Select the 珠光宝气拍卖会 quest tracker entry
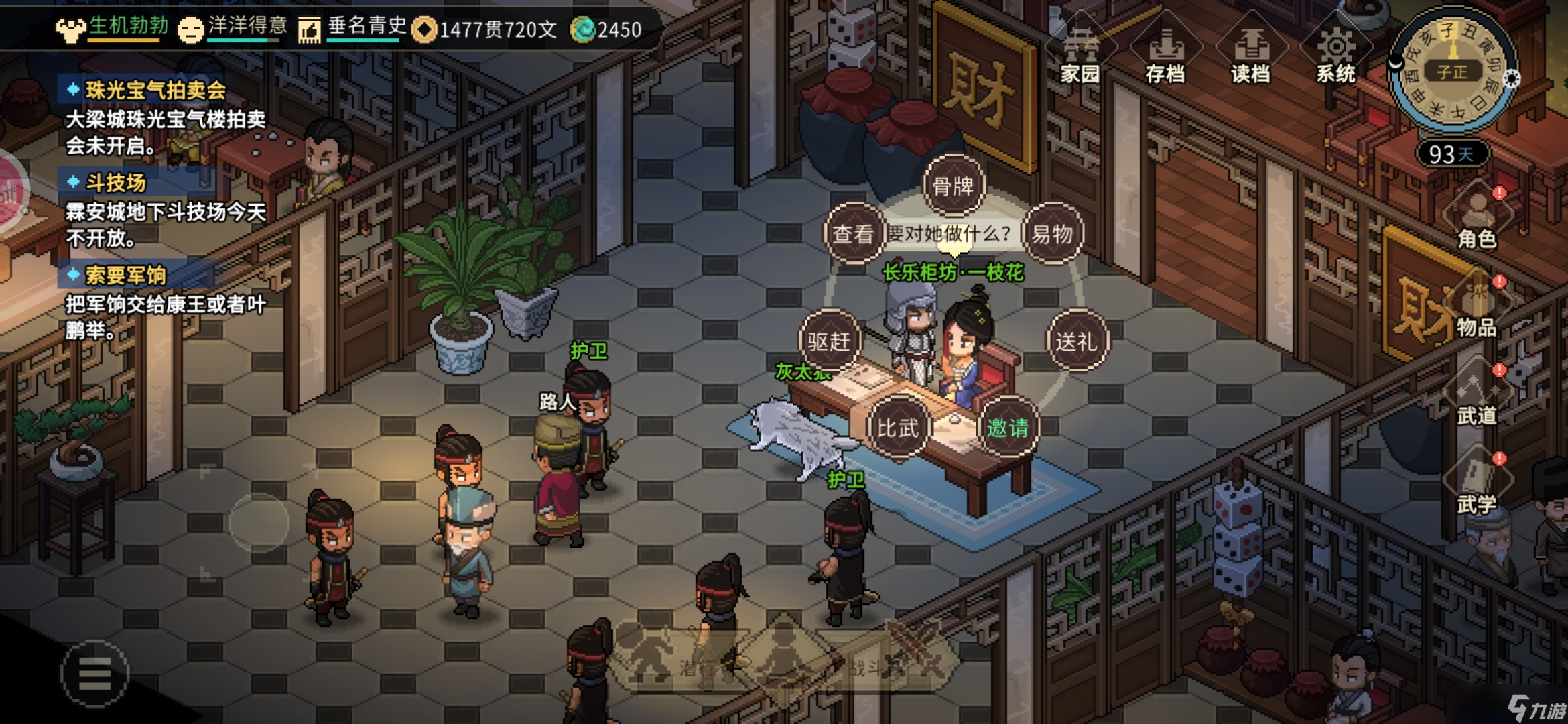 155,90
